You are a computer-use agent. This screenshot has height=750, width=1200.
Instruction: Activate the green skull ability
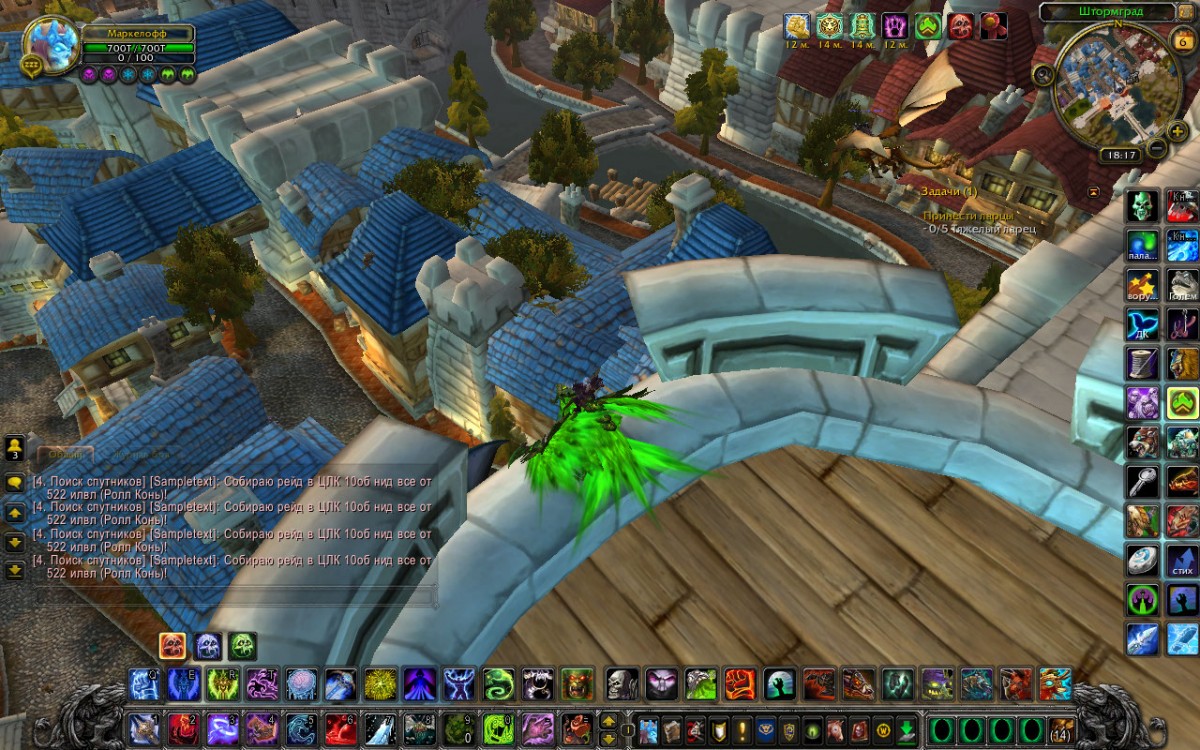point(1143,206)
